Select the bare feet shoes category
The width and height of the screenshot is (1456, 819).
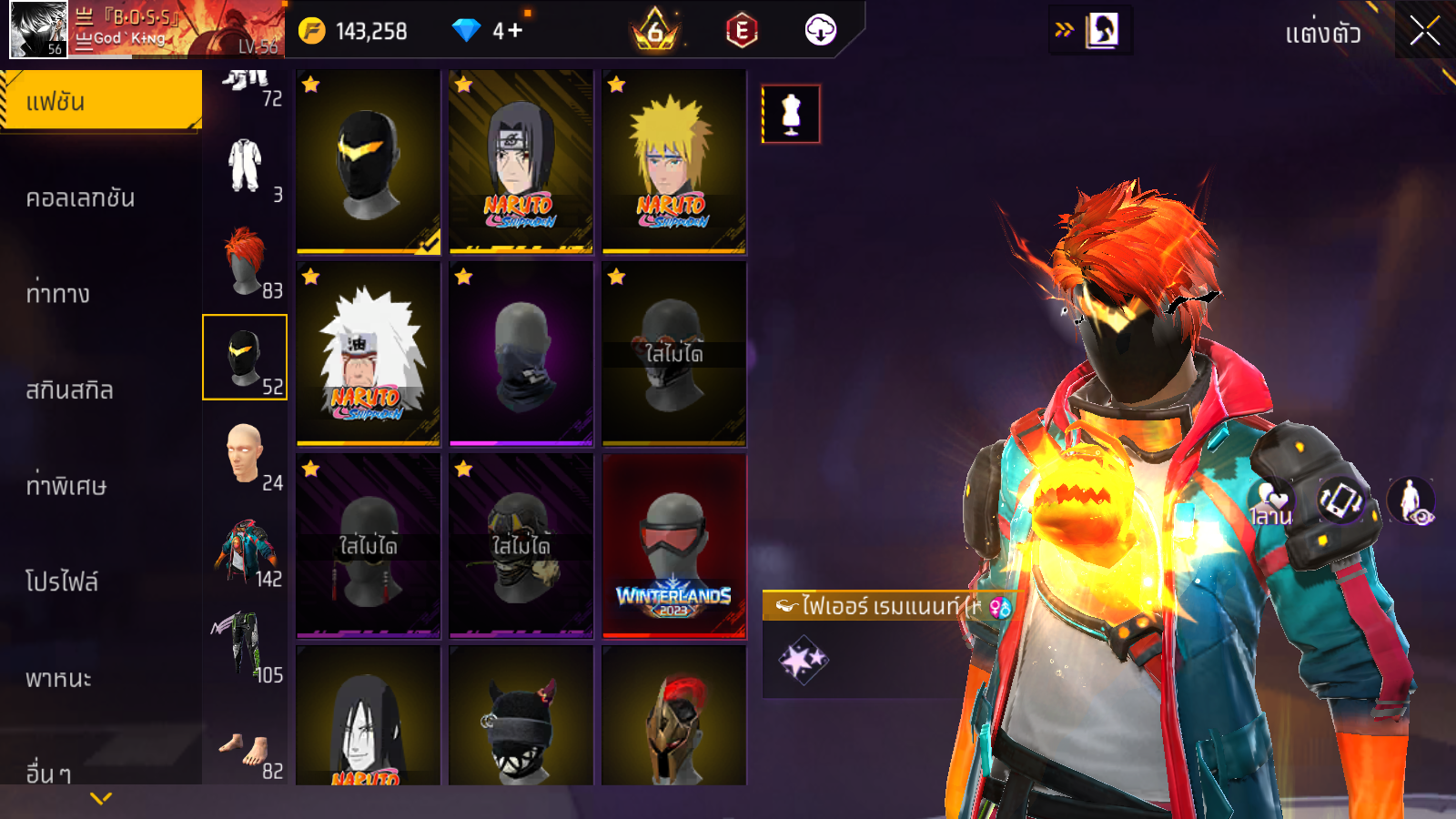point(245,748)
